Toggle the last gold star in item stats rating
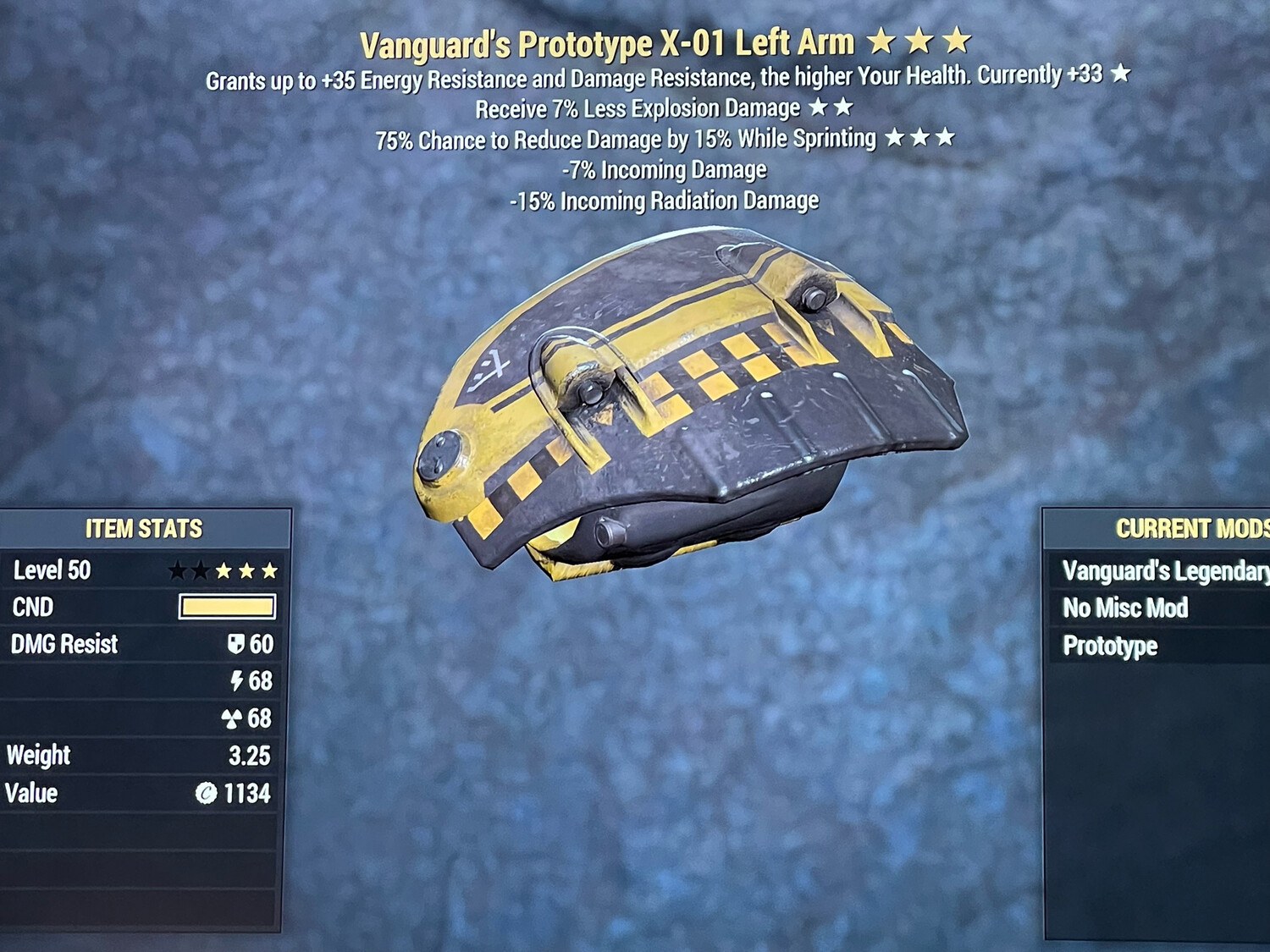This screenshot has height=952, width=1270. coord(269,571)
